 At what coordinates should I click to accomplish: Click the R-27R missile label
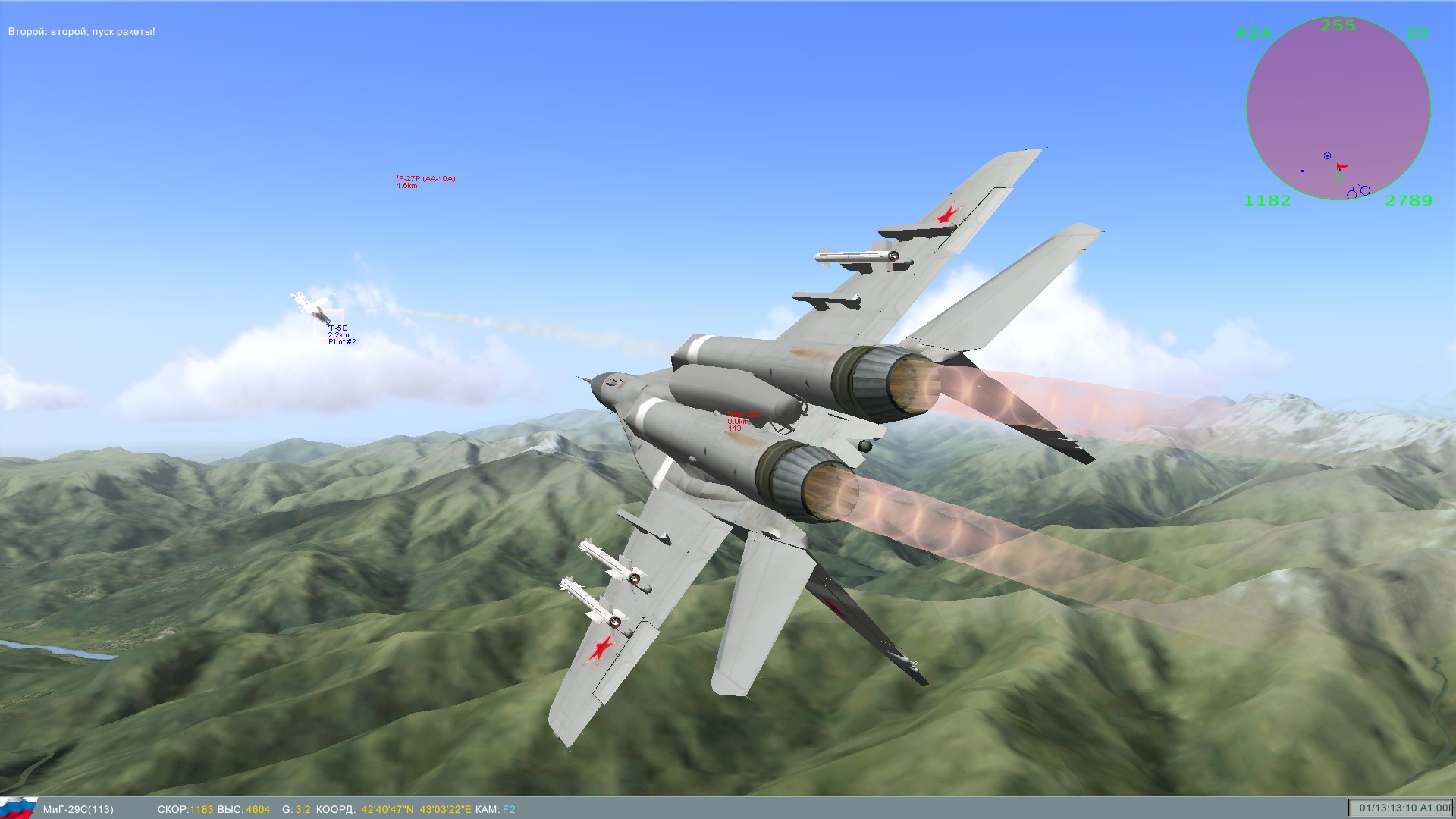coord(426,179)
